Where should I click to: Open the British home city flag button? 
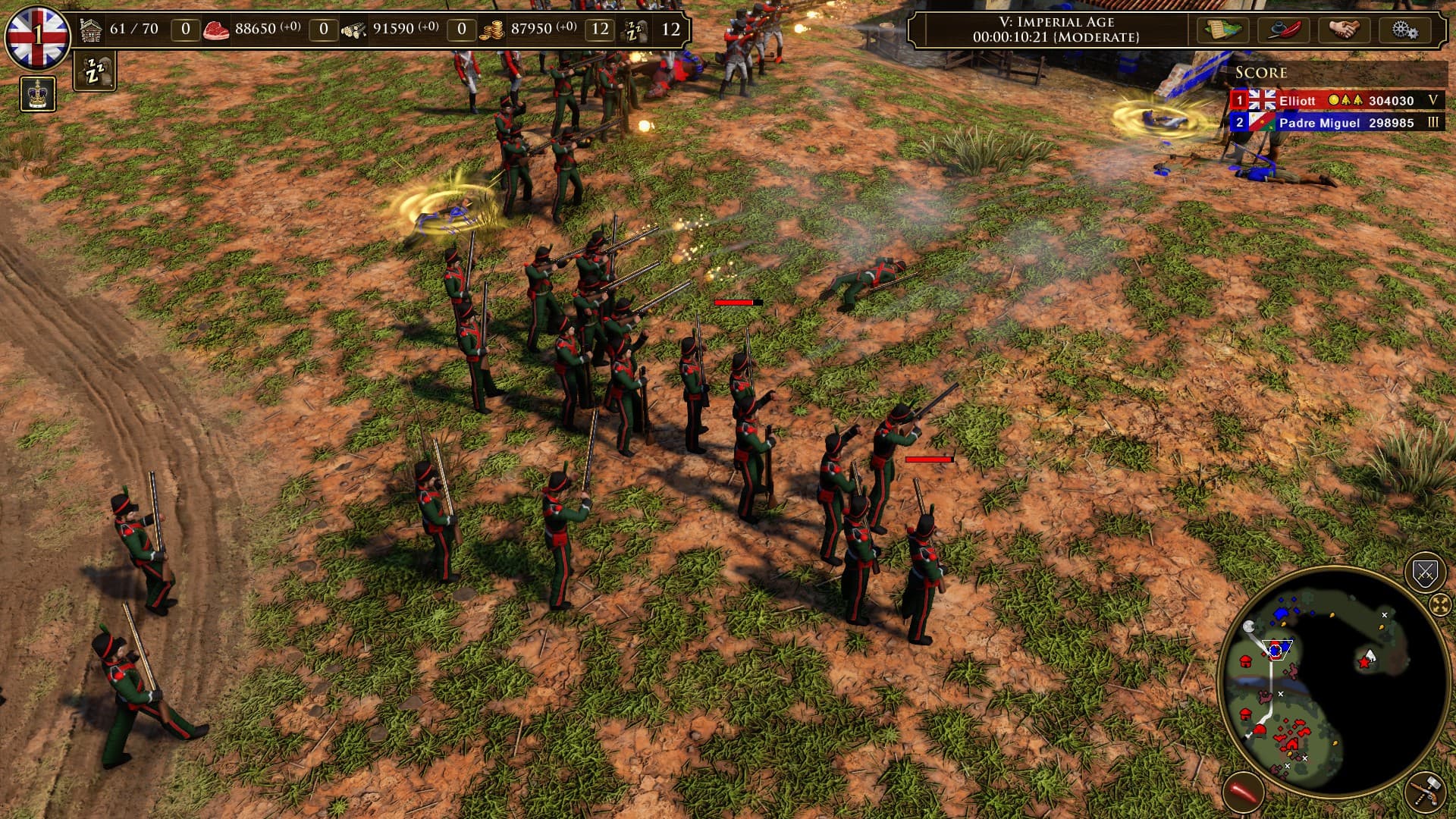tap(36, 35)
